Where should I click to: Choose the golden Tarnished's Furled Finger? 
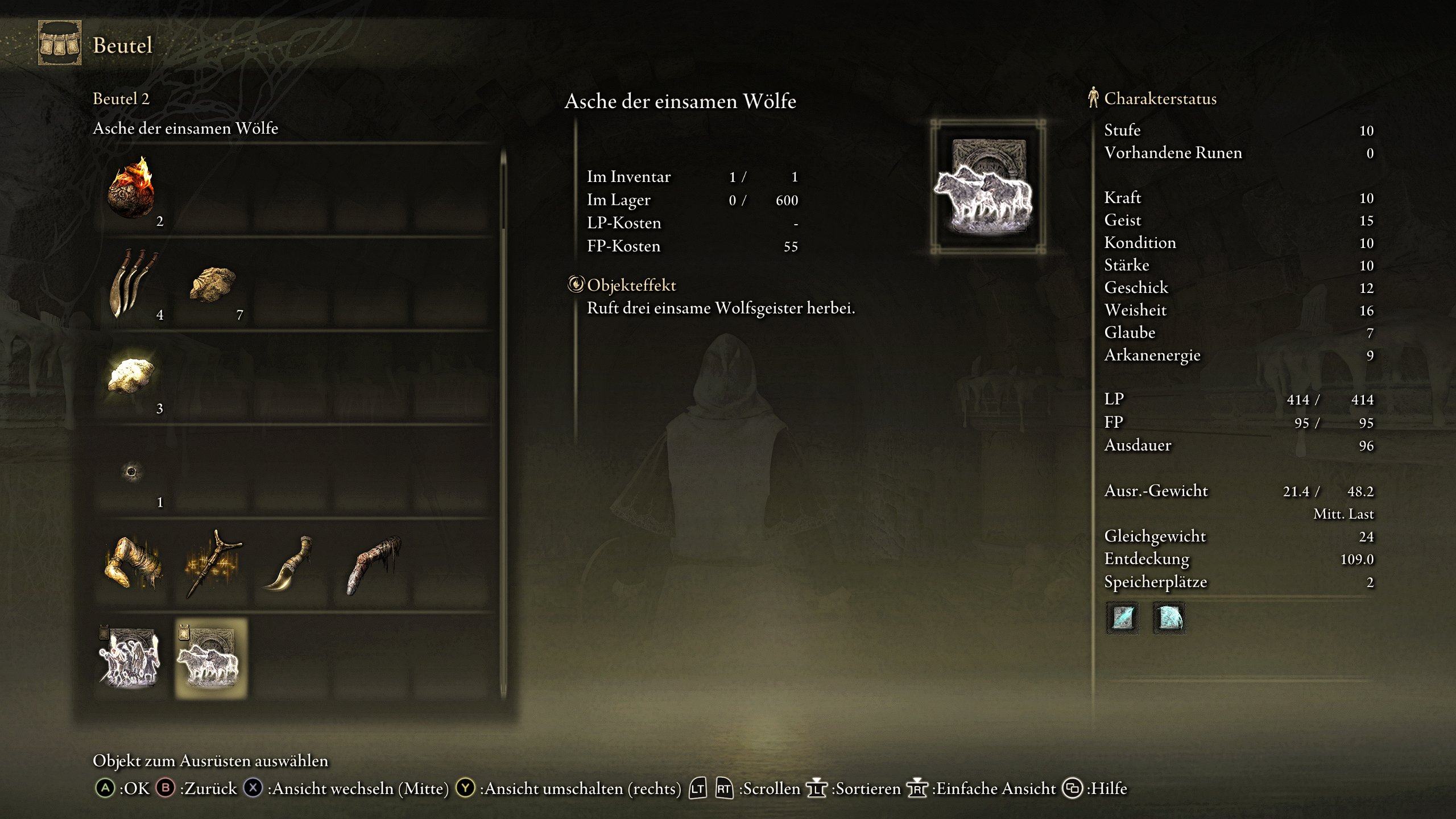133,564
